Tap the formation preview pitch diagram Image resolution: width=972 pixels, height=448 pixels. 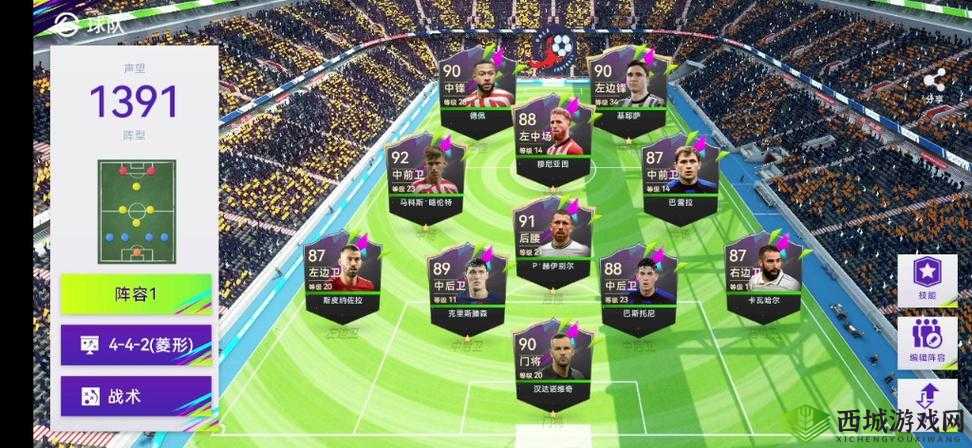coord(136,211)
